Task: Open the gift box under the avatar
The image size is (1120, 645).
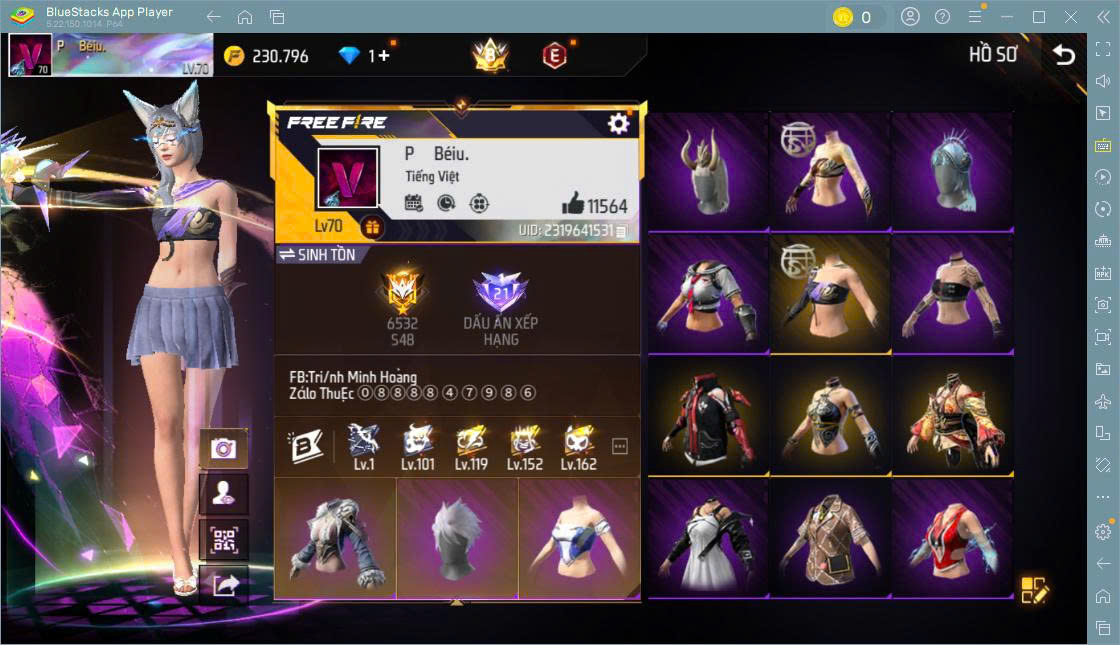Action: point(372,227)
